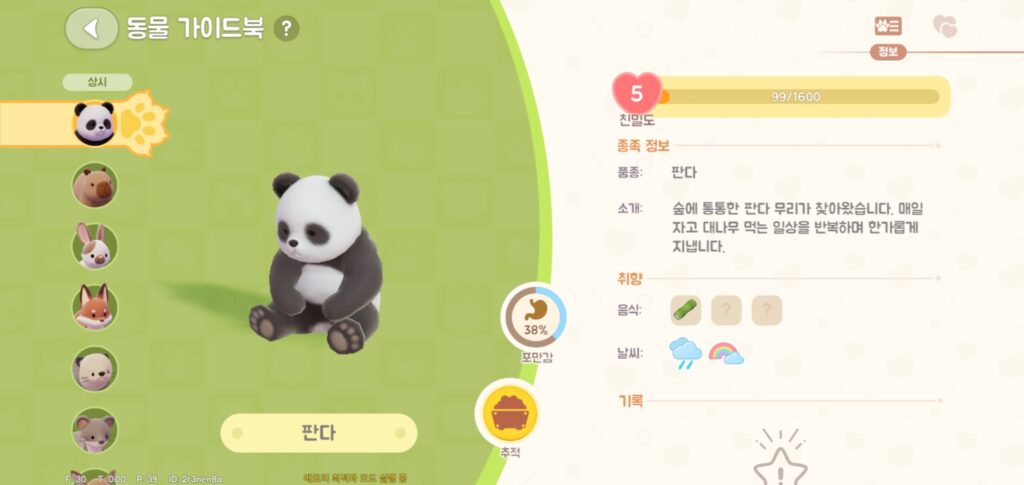Select the cream-colored otter portrait
Viewport: 1024px width, 485px height.
click(95, 368)
